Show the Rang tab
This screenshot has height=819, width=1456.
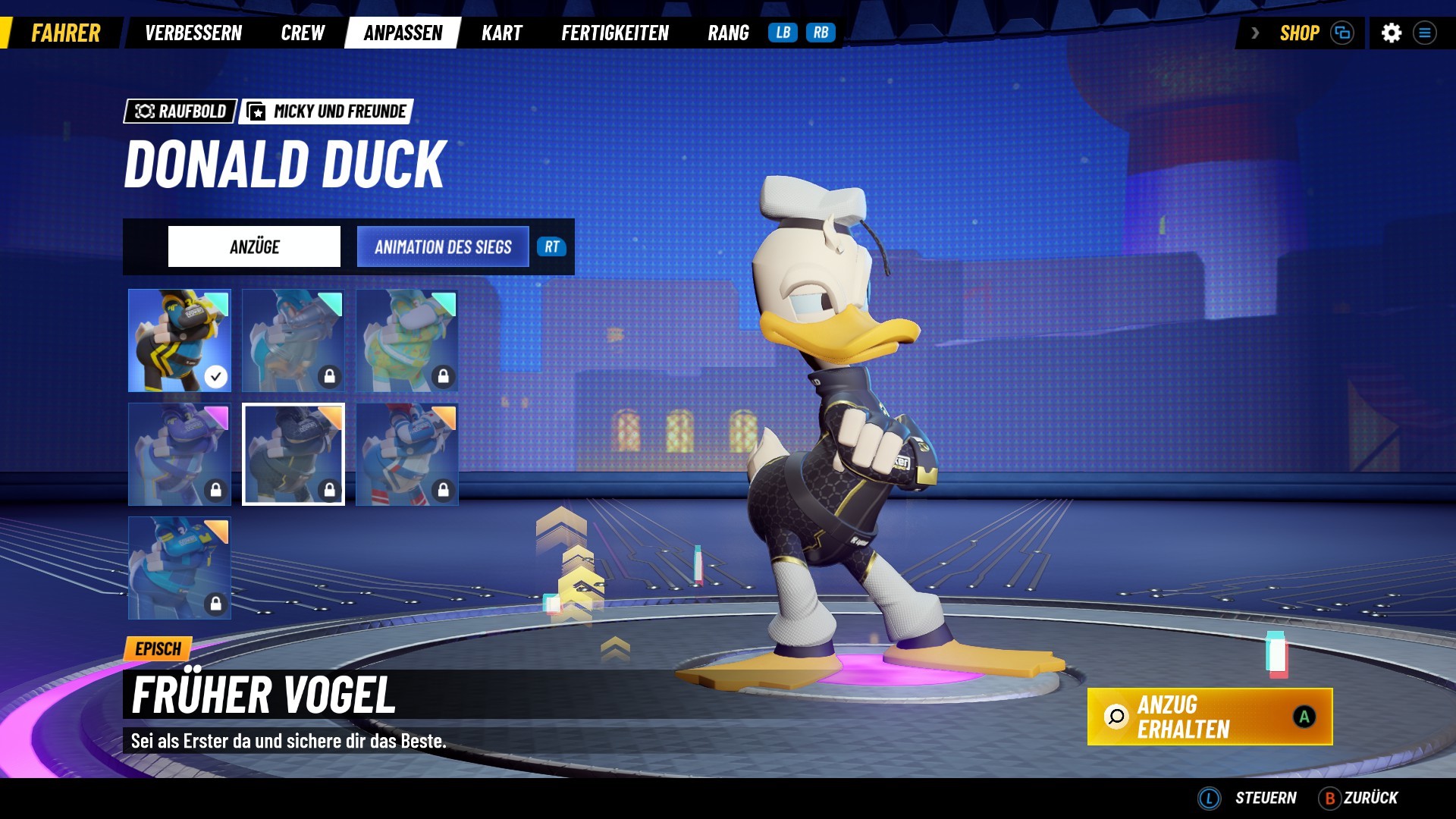(728, 33)
